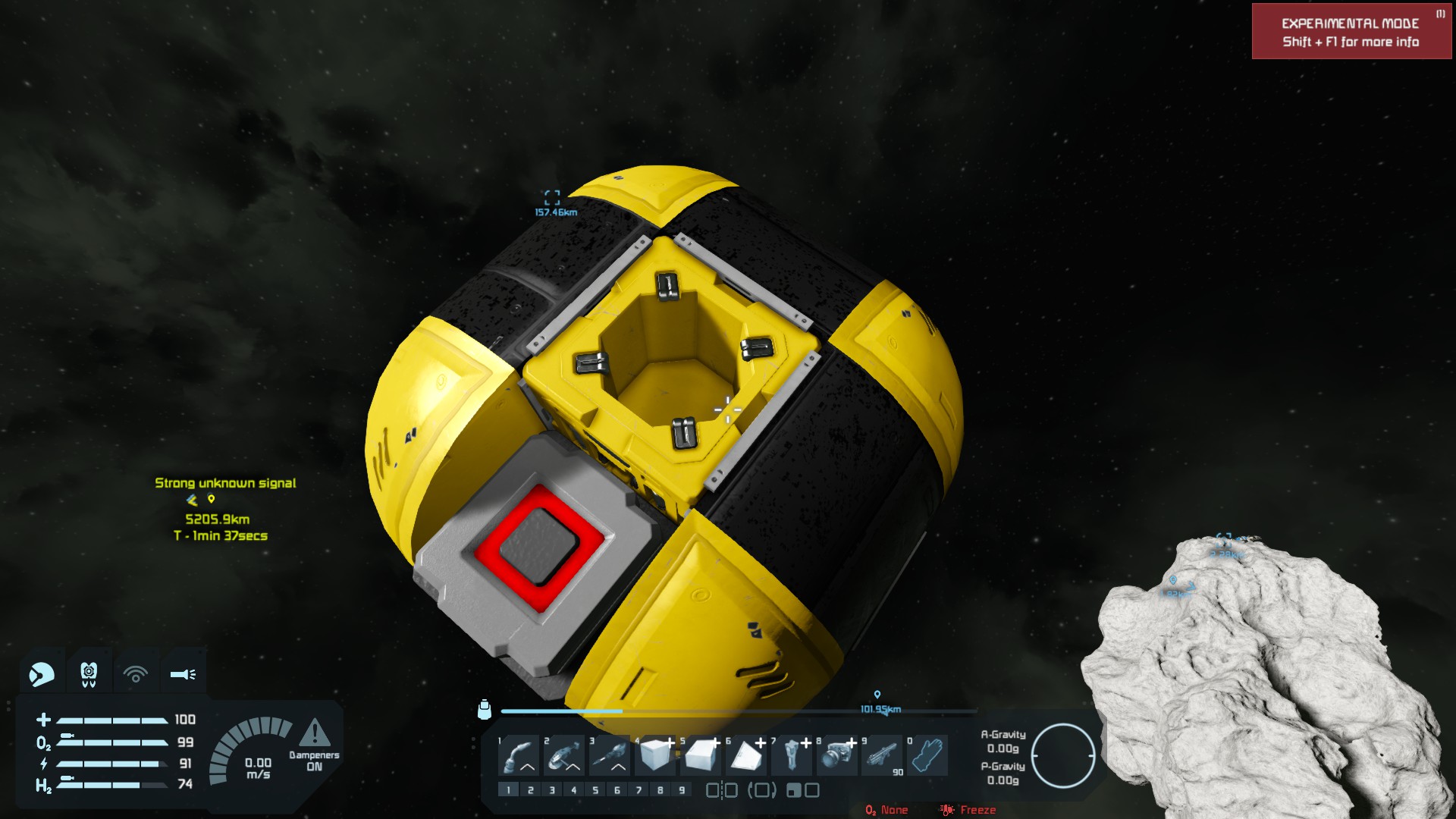Equip the hand drill from the hotbar

(610, 755)
